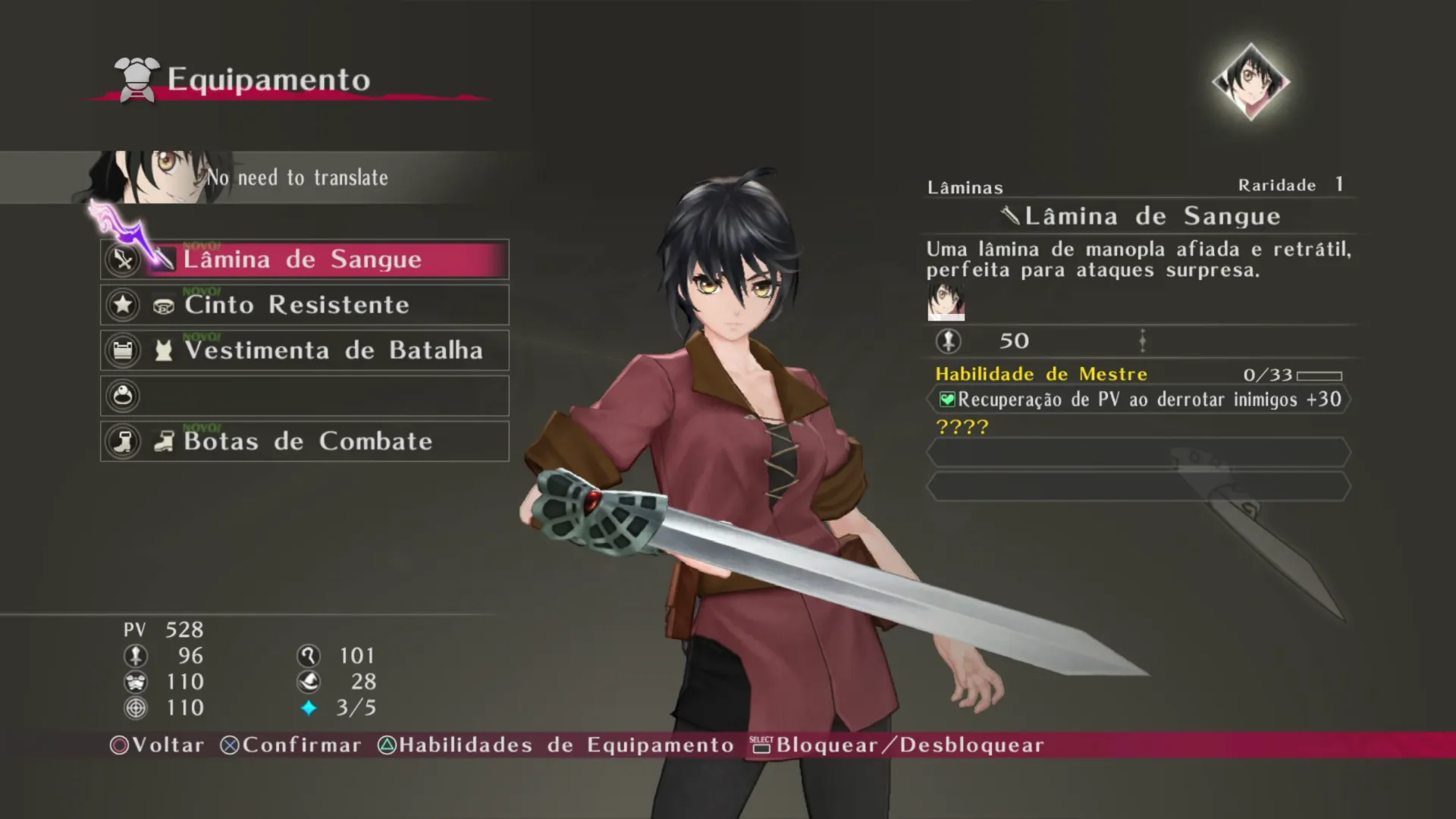The image size is (1456, 819).
Task: Select the empty ring accessory slot
Action: pyautogui.click(x=305, y=396)
